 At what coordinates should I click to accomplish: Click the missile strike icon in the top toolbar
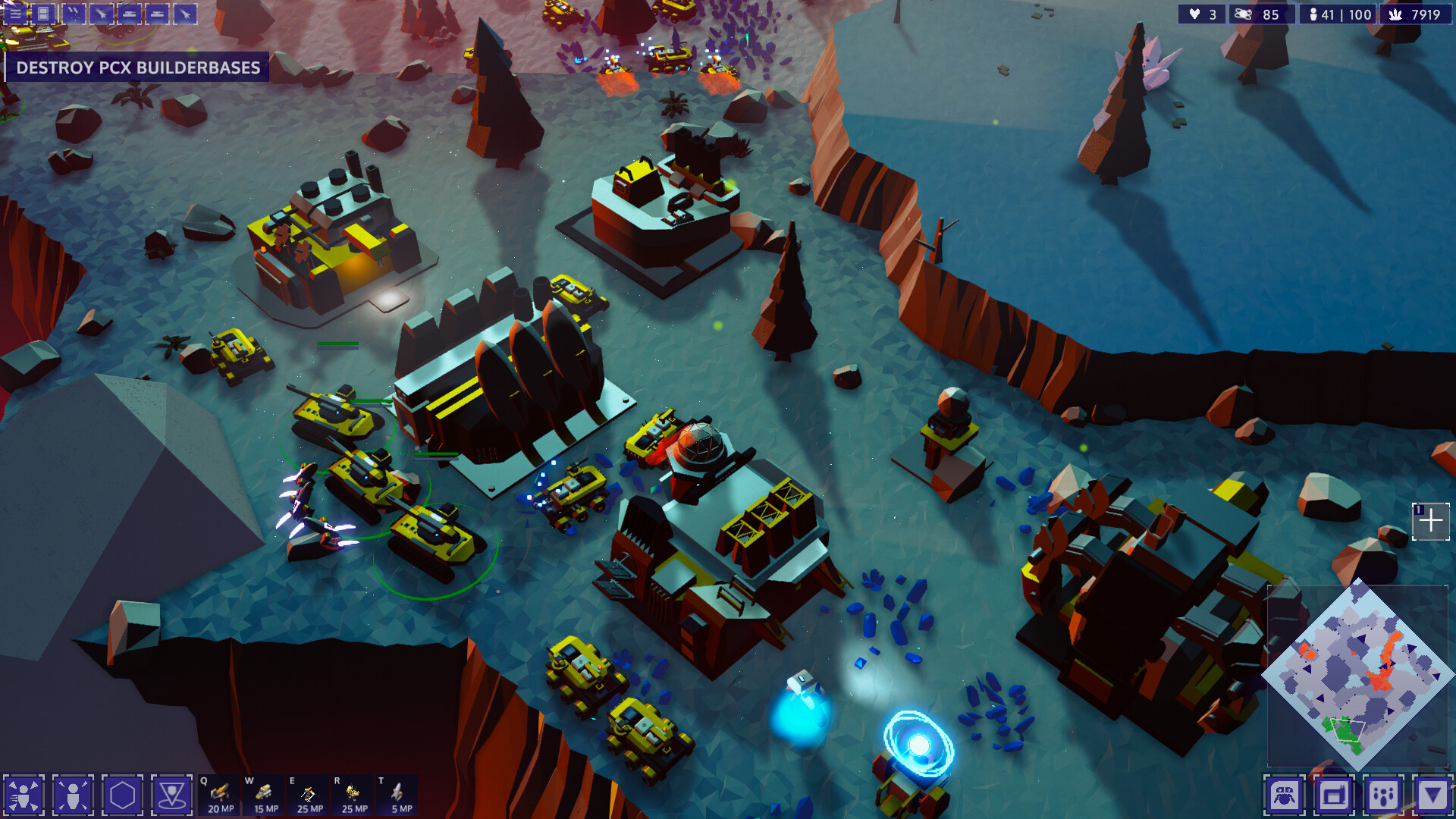click(74, 14)
